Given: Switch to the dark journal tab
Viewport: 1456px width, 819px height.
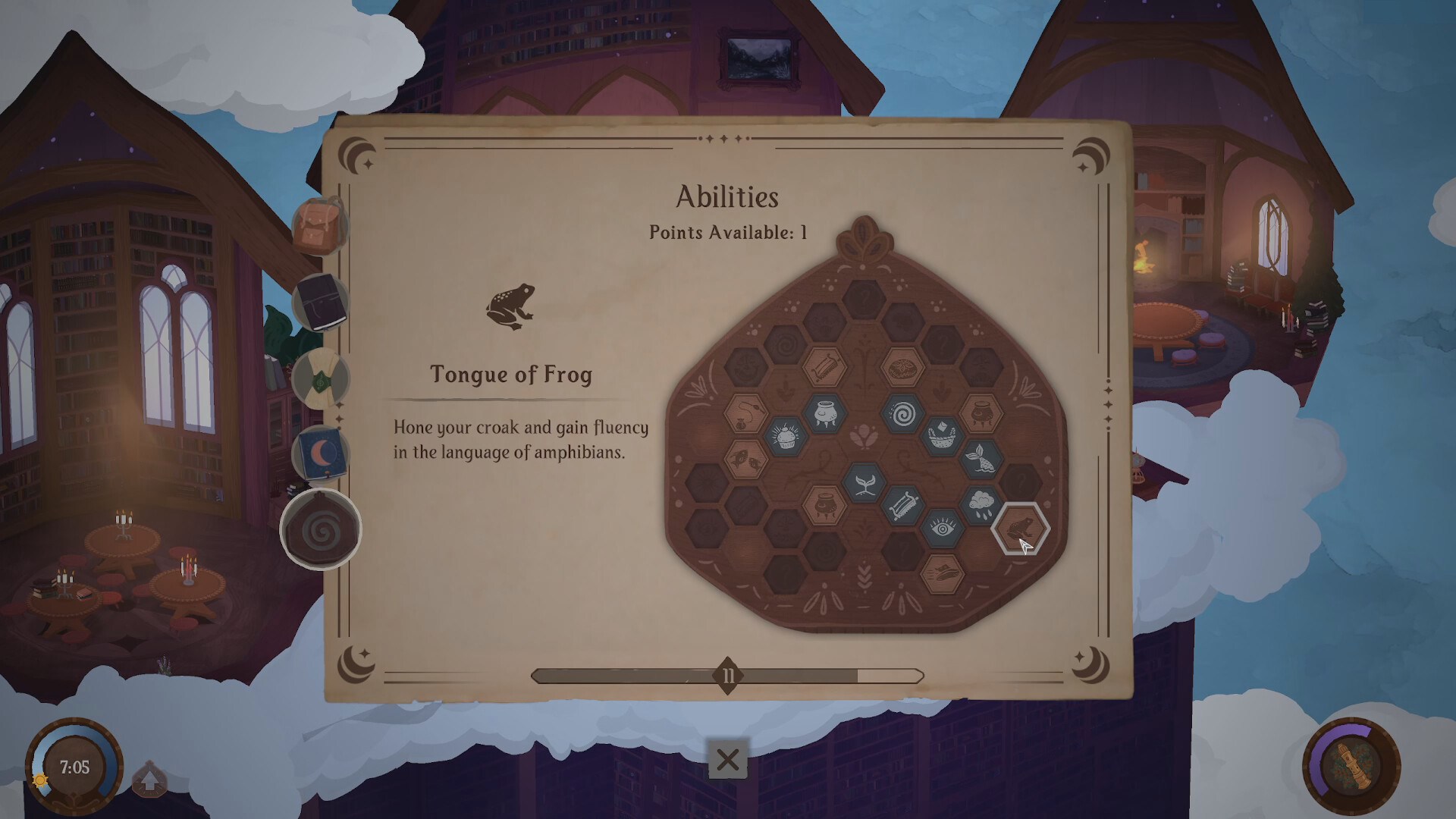Looking at the screenshot, I should click(320, 303).
